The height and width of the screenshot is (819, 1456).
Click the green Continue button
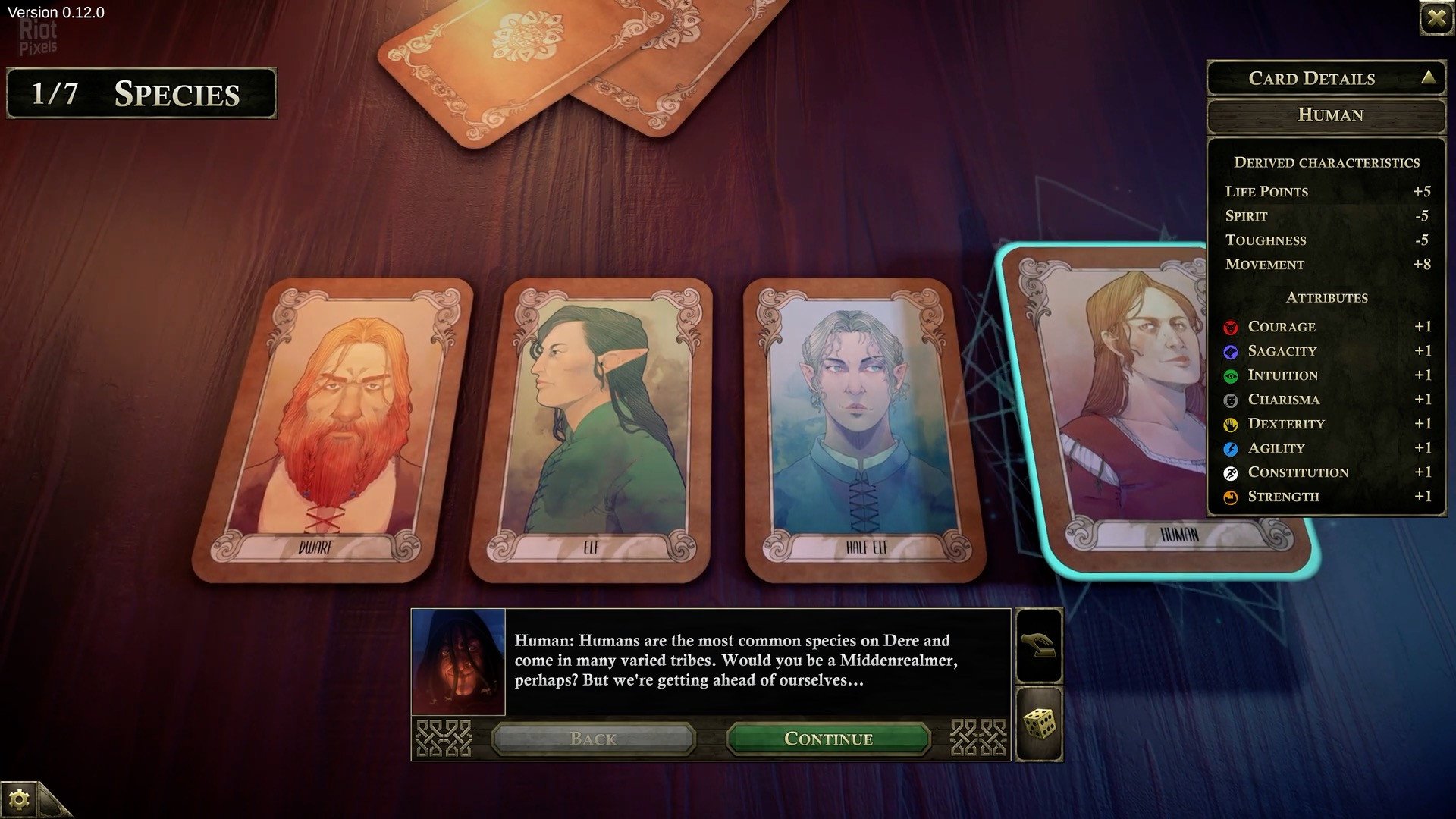(x=828, y=739)
